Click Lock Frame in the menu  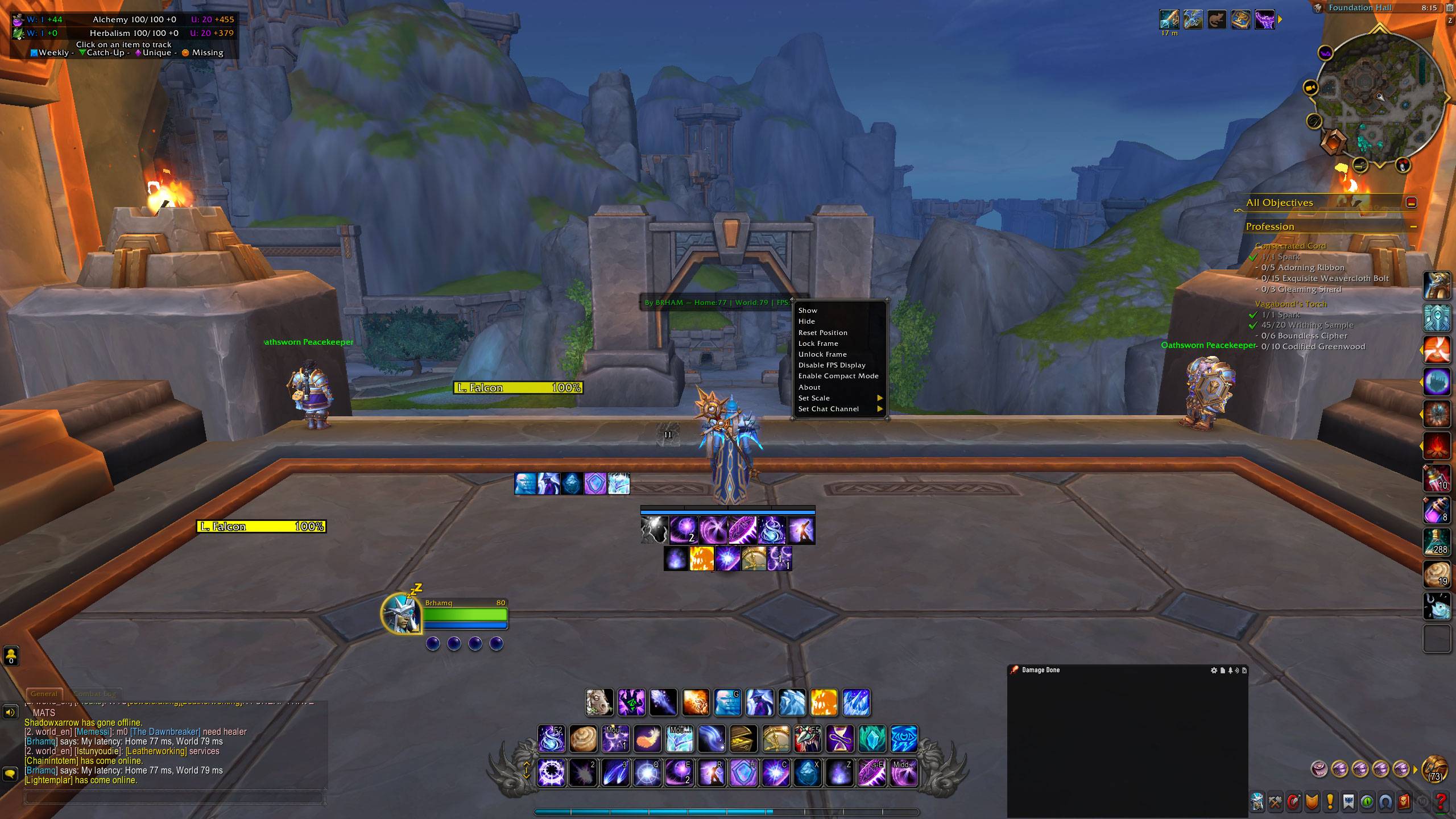[818, 344]
